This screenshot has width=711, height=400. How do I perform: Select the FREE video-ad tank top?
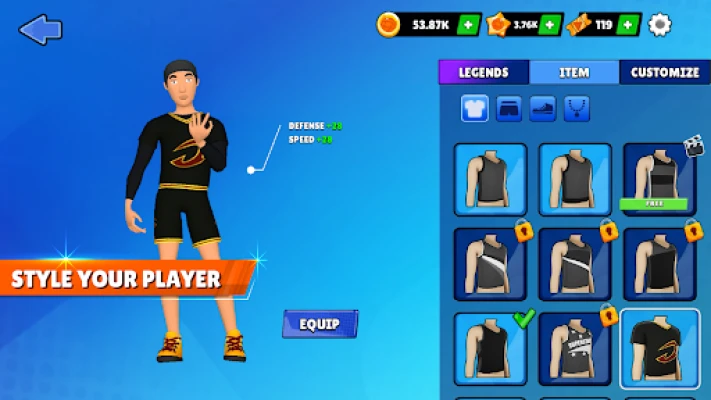[659, 179]
